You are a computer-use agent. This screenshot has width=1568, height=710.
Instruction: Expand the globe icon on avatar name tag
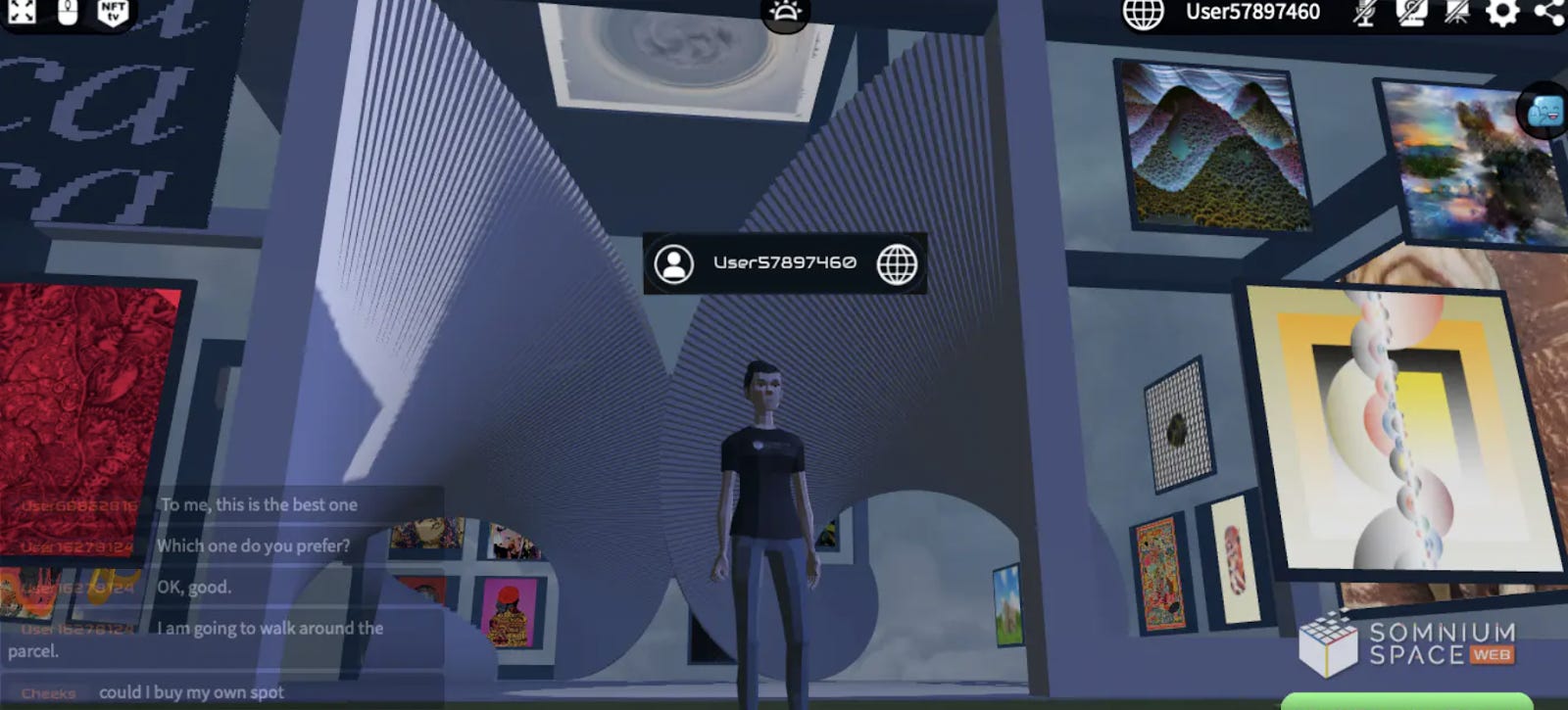pos(898,261)
